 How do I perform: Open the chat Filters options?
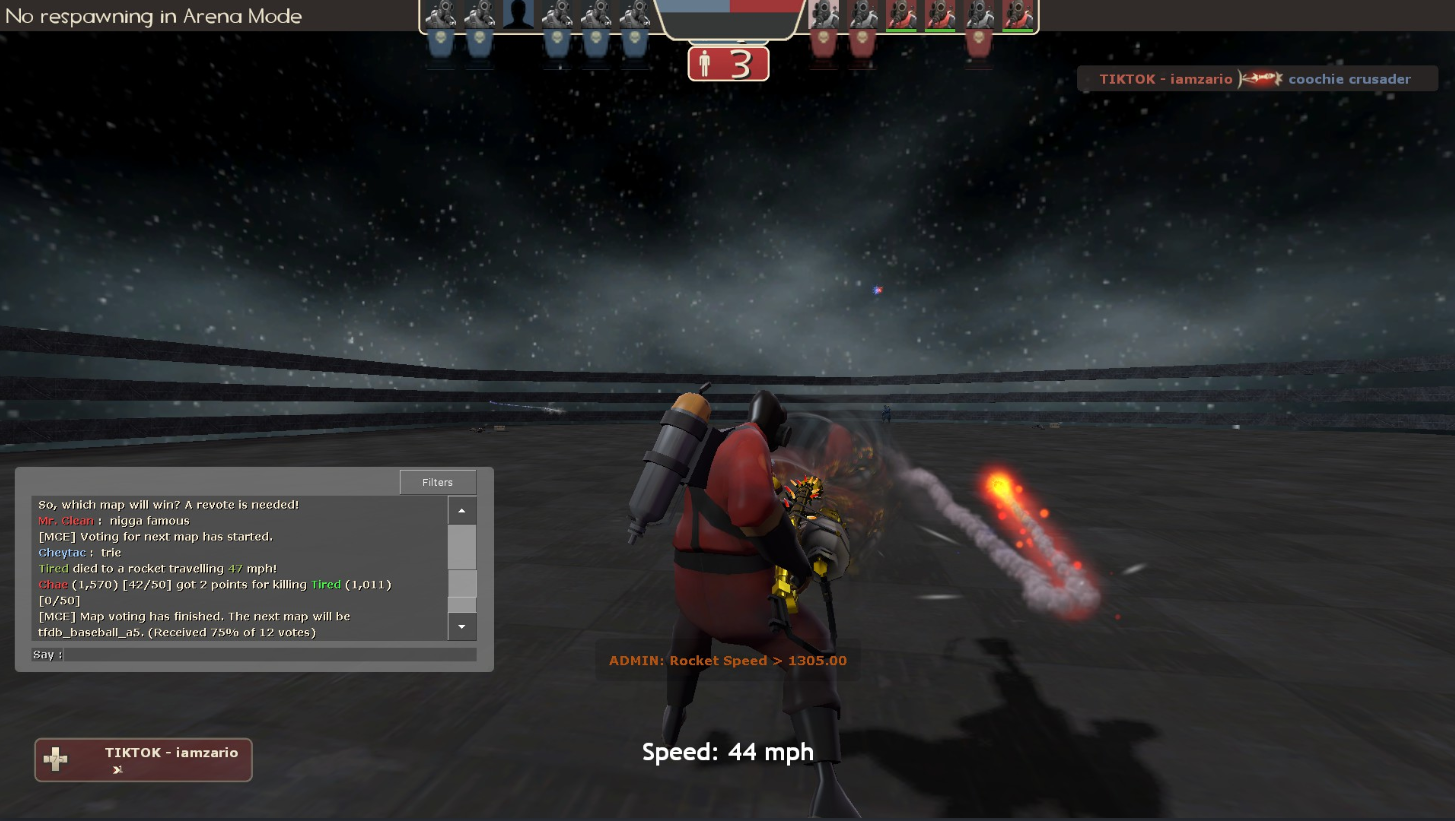[x=437, y=482]
